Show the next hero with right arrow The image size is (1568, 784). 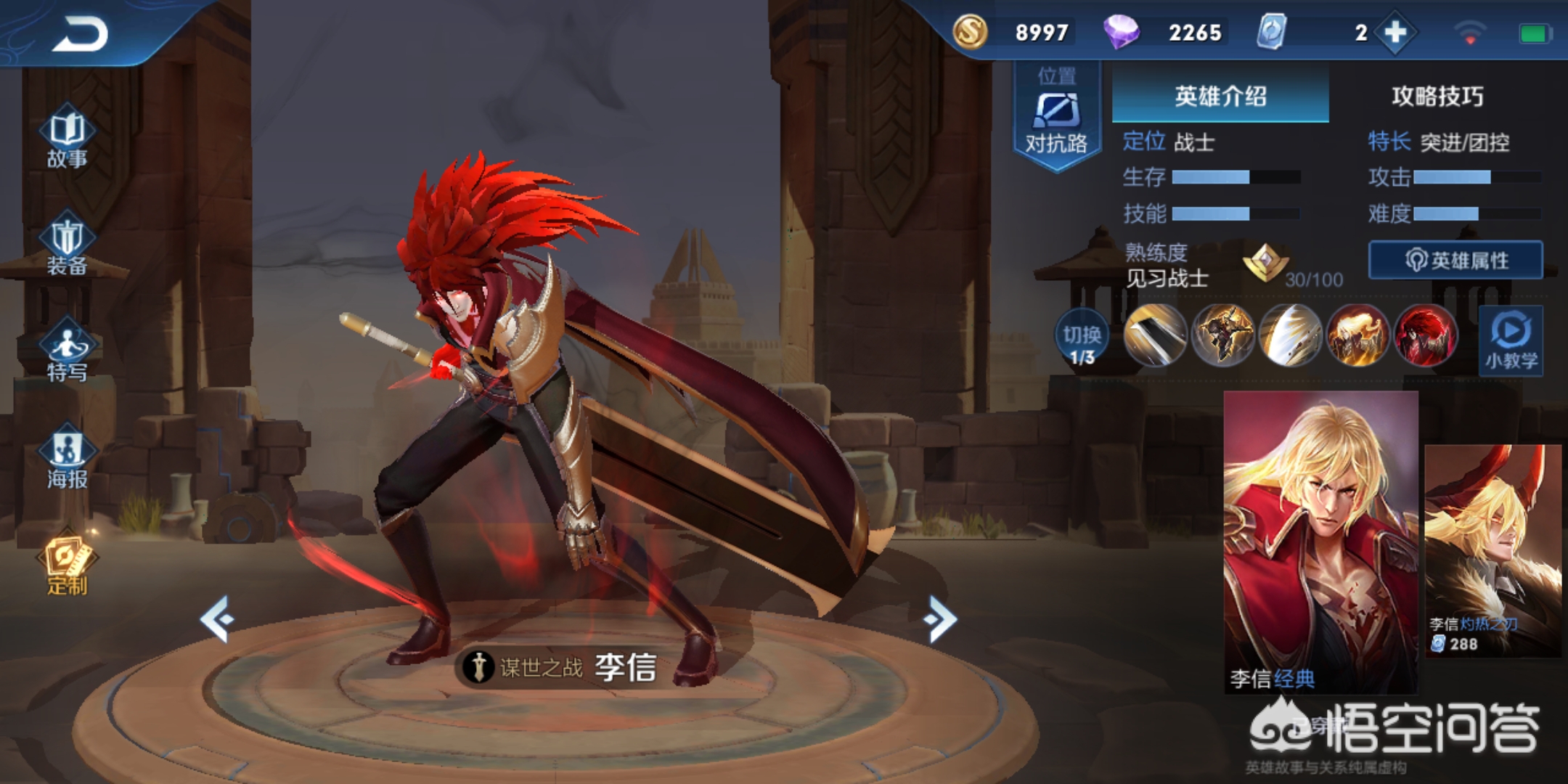[x=941, y=618]
